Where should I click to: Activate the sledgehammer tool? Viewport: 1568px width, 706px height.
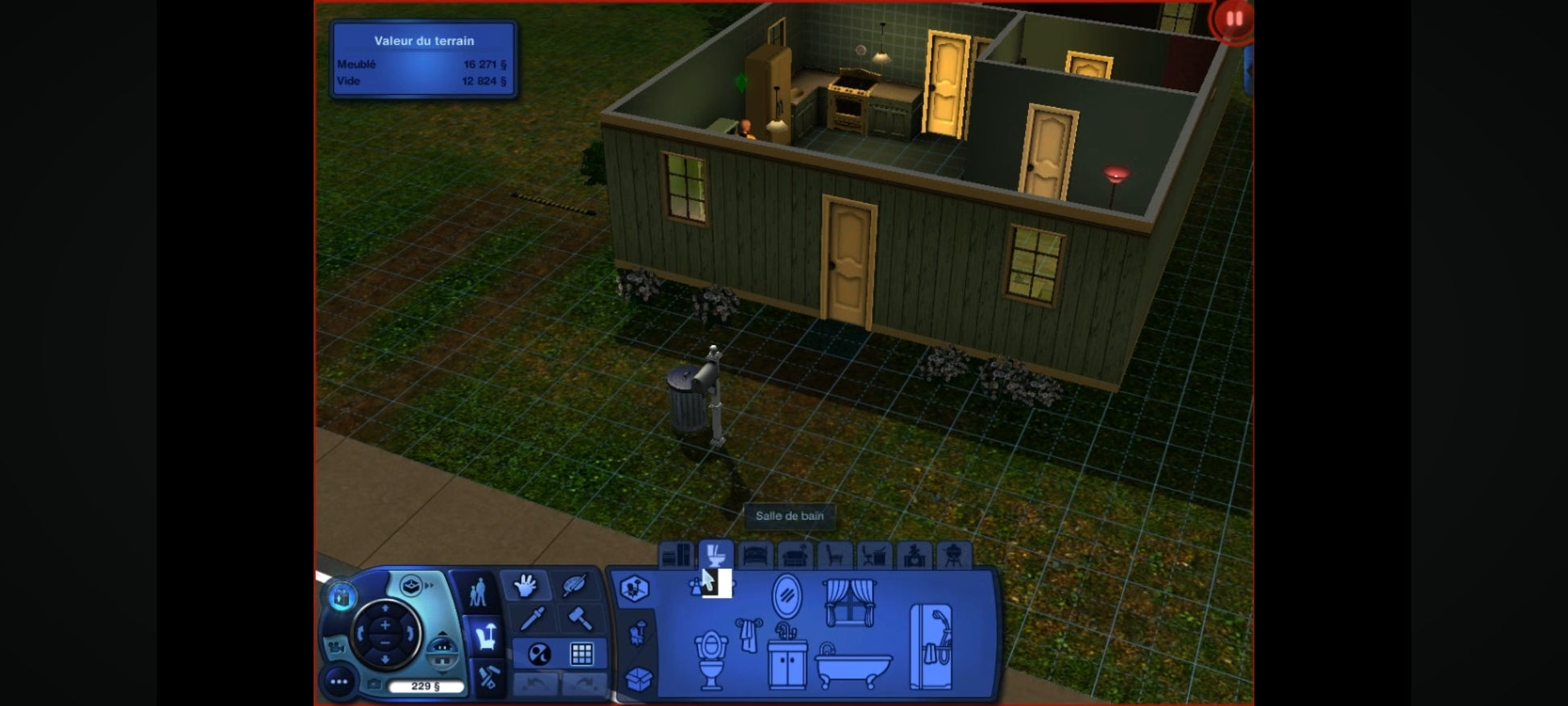point(580,619)
